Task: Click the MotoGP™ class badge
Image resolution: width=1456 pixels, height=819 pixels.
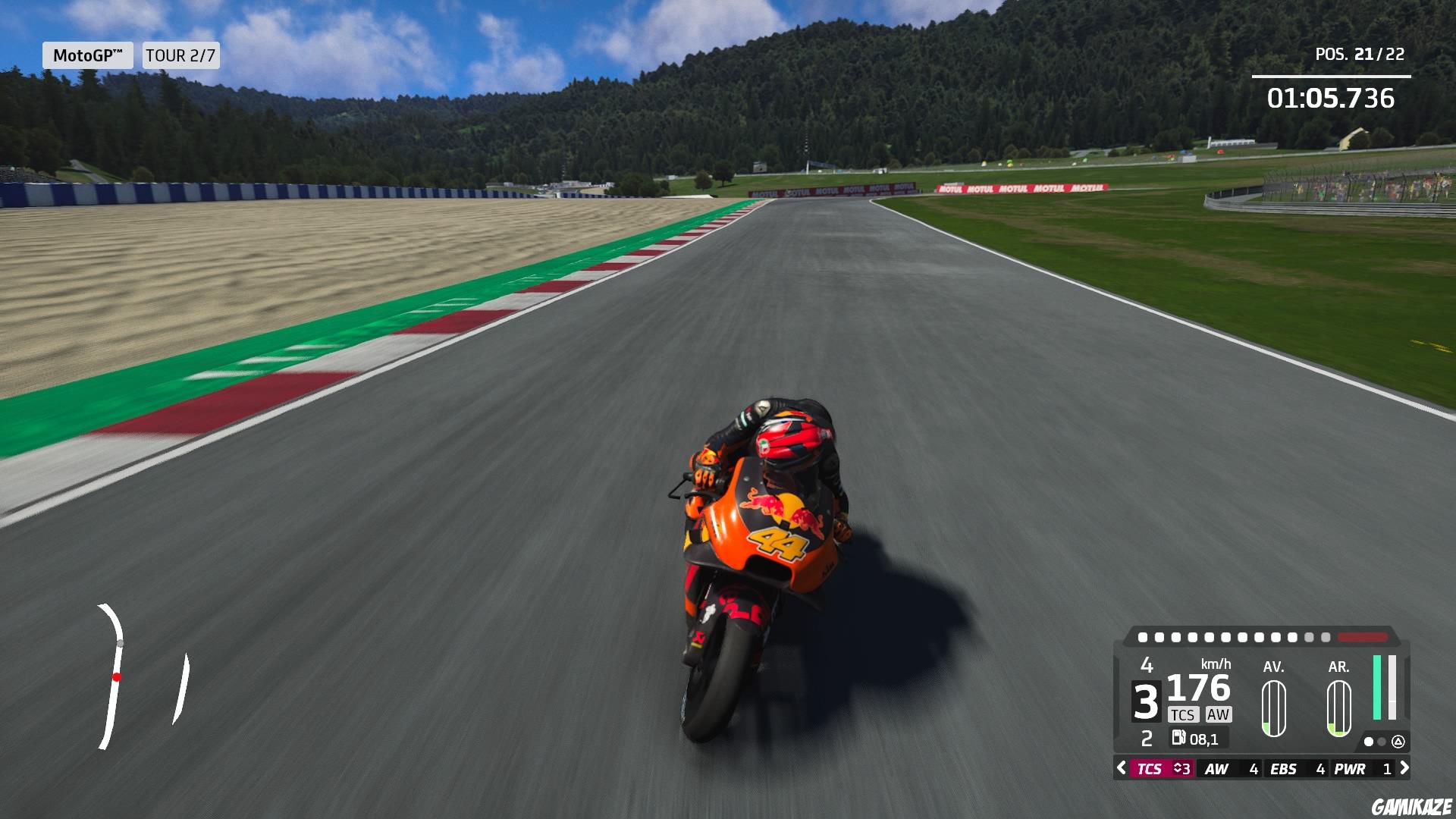Action: [x=88, y=55]
